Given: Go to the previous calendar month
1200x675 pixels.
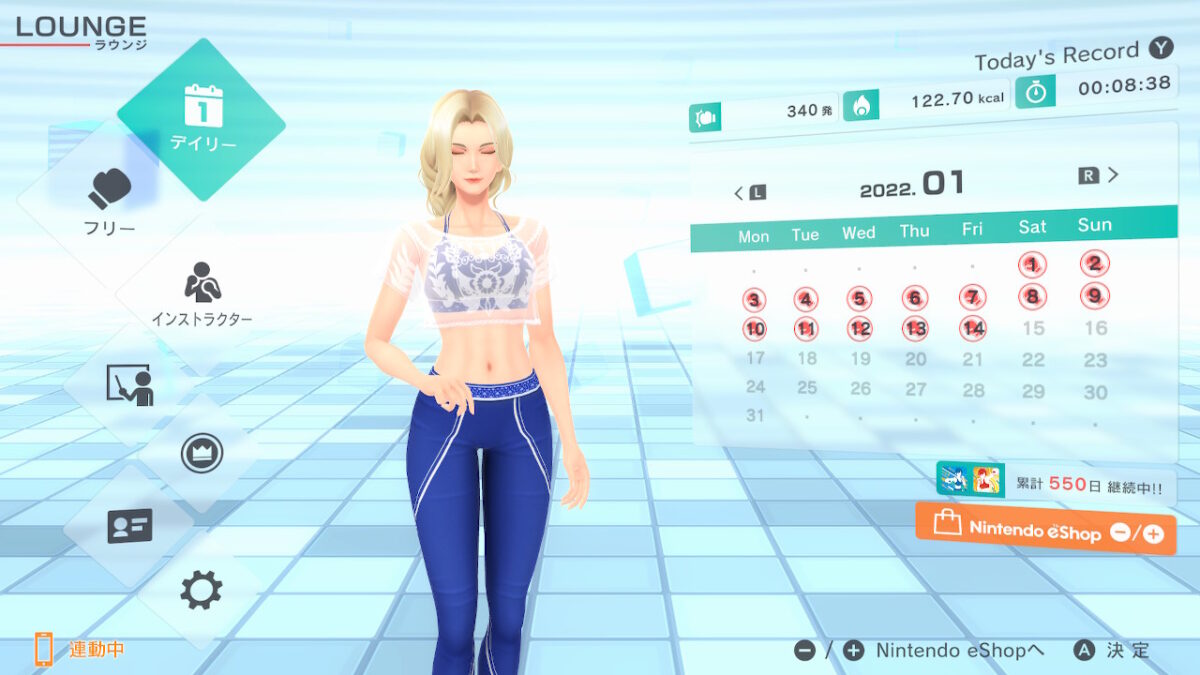Looking at the screenshot, I should (x=750, y=192).
